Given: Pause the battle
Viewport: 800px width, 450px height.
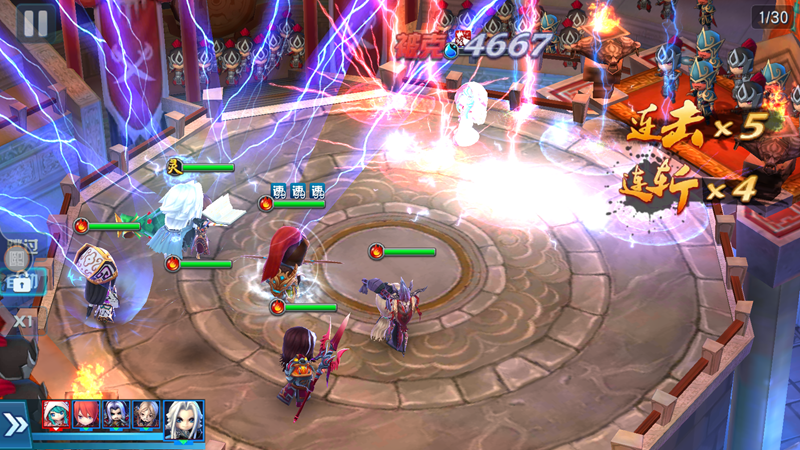Looking at the screenshot, I should [35, 22].
